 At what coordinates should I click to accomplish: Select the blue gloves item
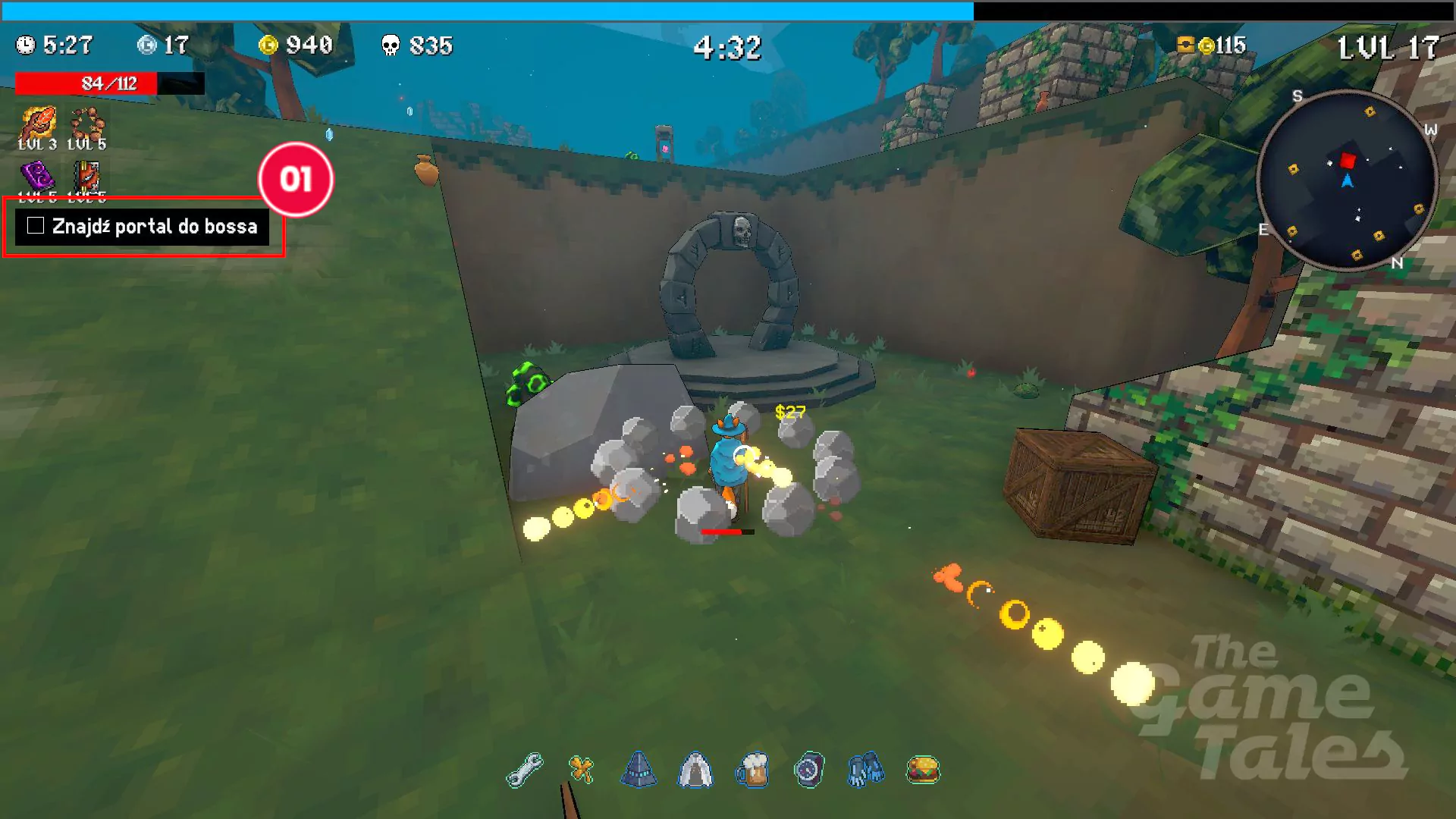click(x=865, y=770)
